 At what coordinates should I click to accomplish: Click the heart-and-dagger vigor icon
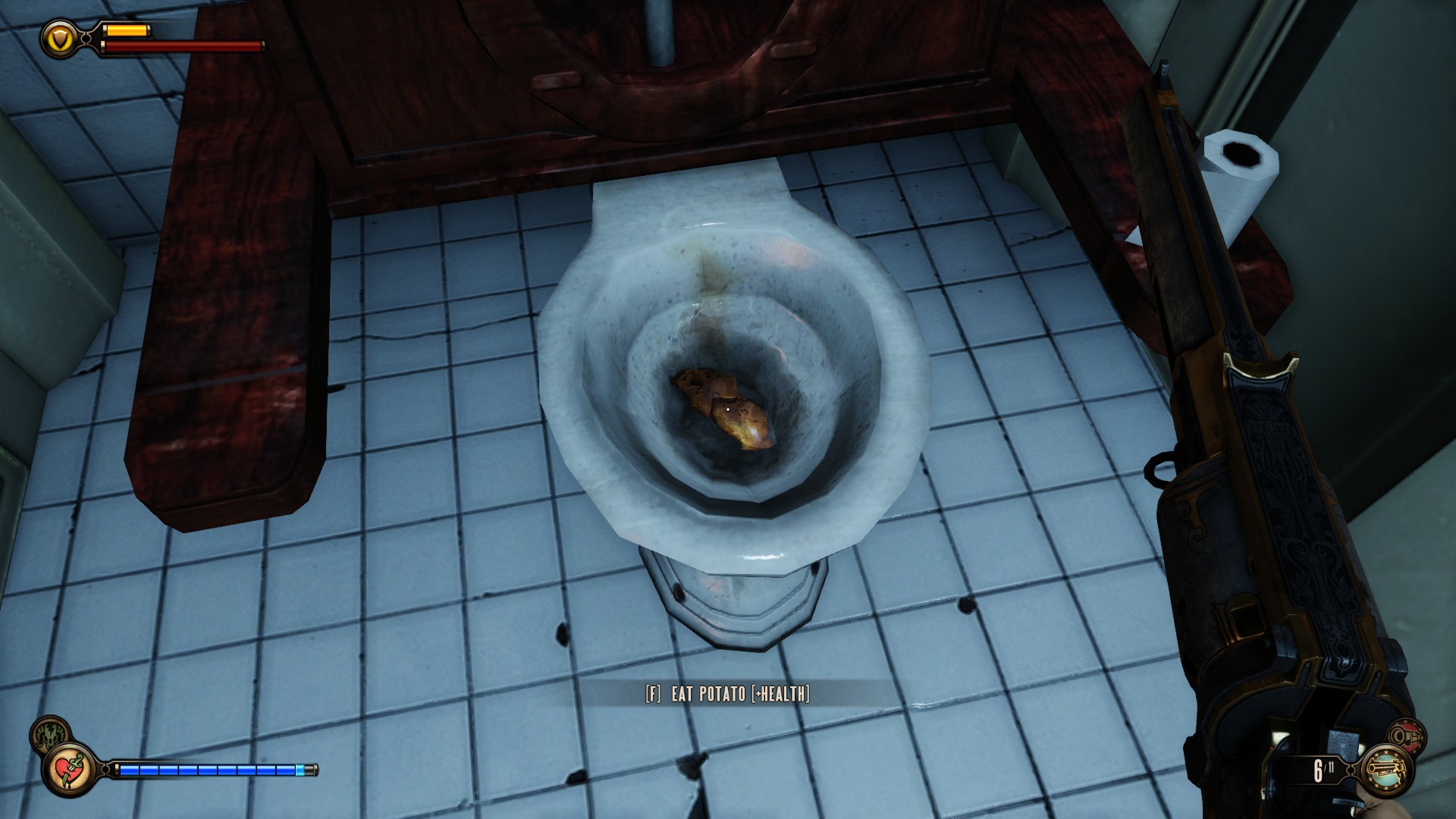[69, 767]
